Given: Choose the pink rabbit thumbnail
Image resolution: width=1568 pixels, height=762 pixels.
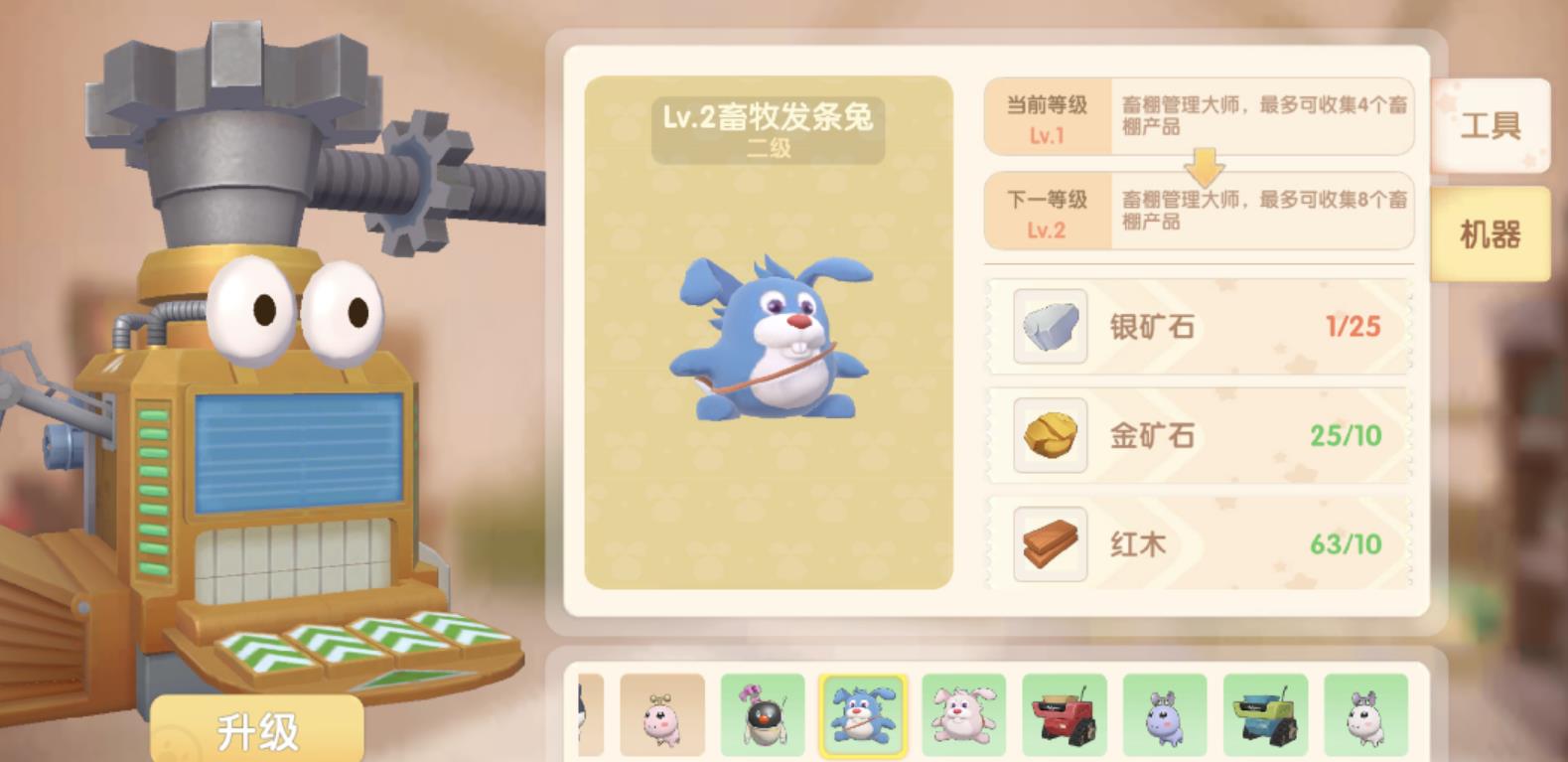Looking at the screenshot, I should pos(963,716).
